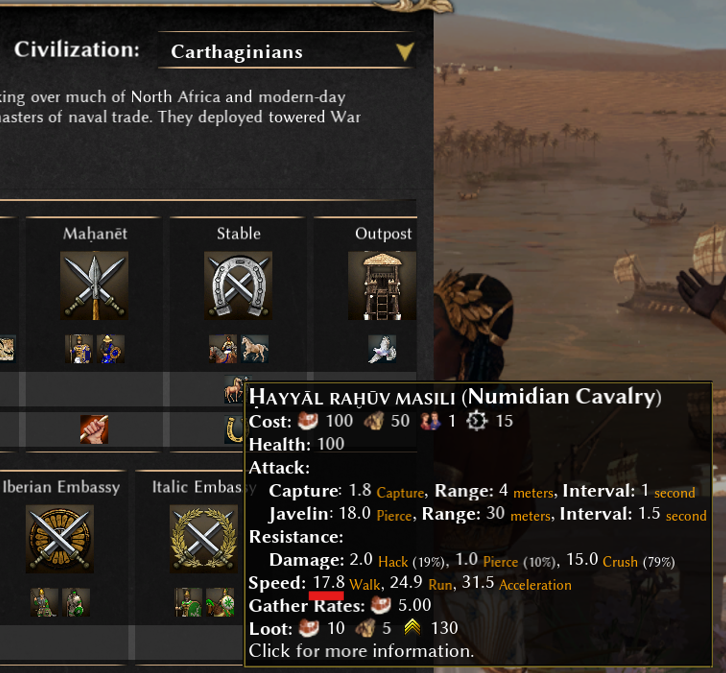Select the Iberian Embassy building icon
The width and height of the screenshot is (726, 673).
coord(60,539)
